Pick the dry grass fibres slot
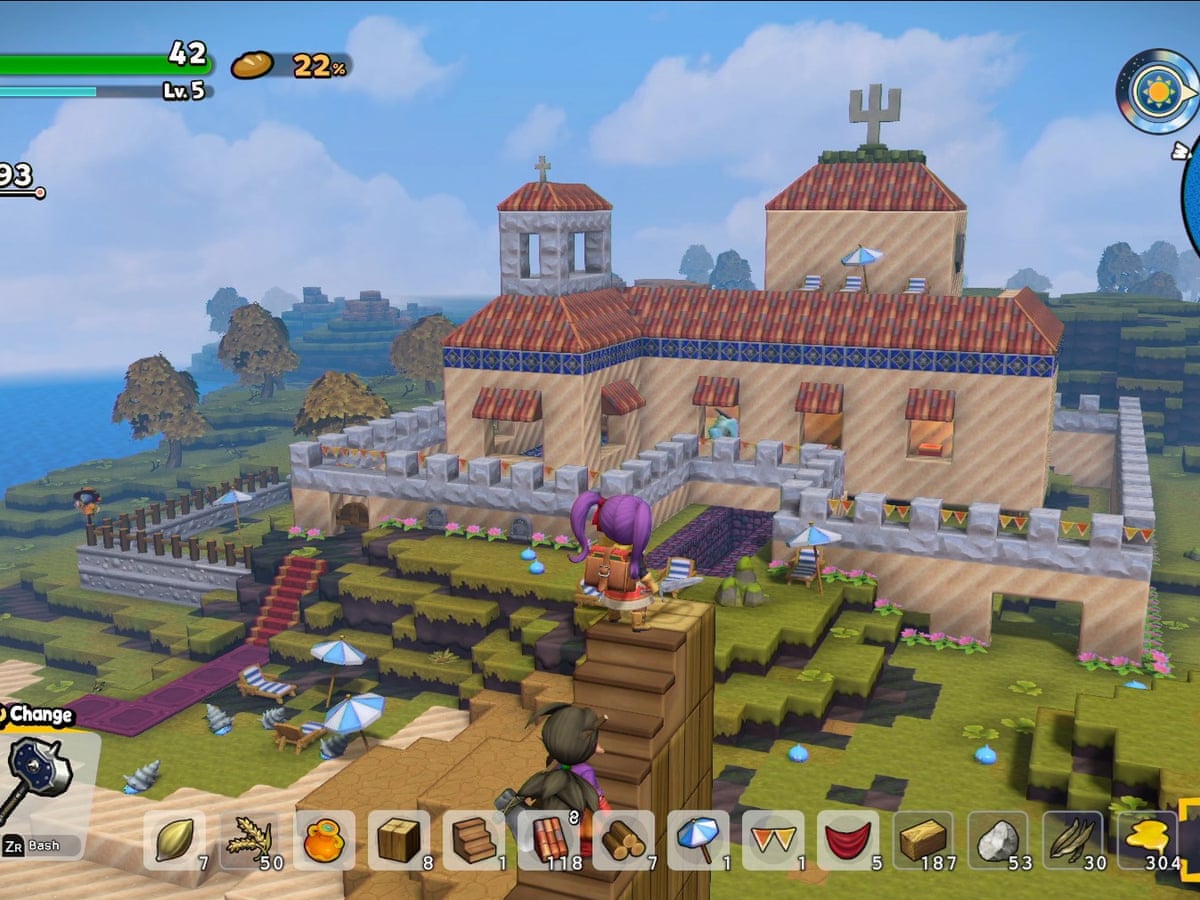 pyautogui.click(x=1073, y=840)
